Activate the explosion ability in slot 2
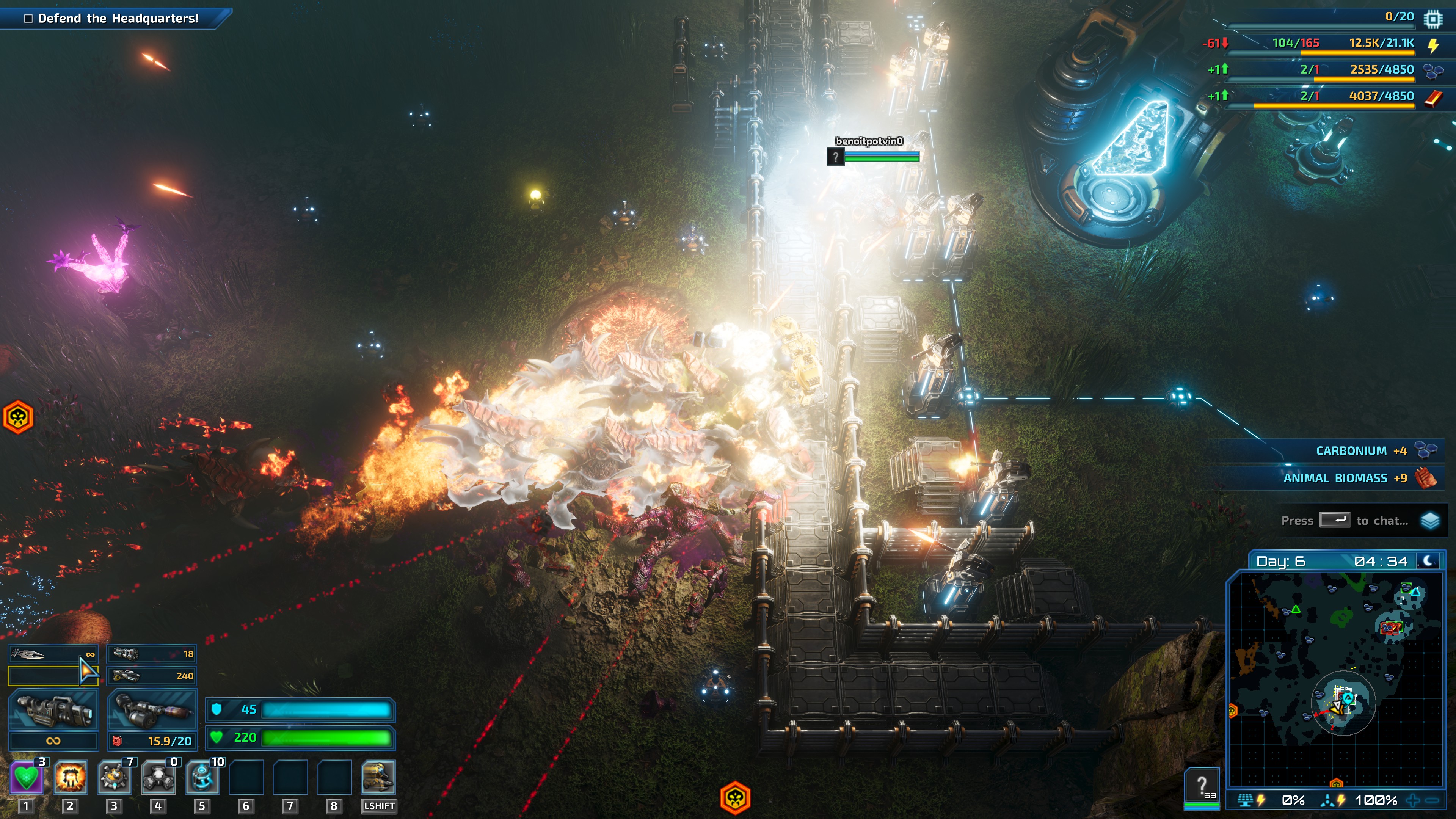This screenshot has width=1456, height=819. pyautogui.click(x=70, y=777)
